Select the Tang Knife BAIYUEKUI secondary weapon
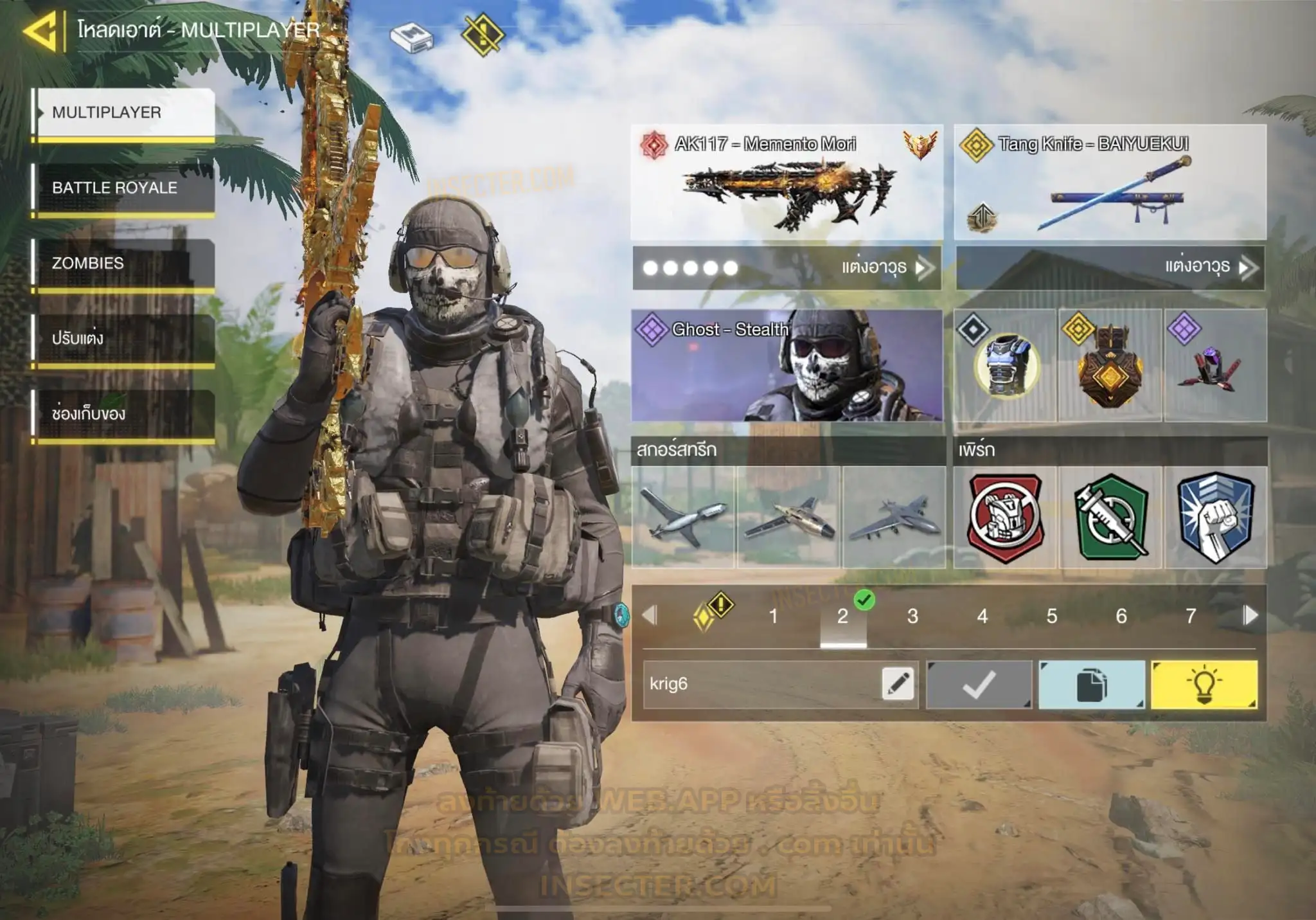Screen dimensions: 1316x920 1110,183
